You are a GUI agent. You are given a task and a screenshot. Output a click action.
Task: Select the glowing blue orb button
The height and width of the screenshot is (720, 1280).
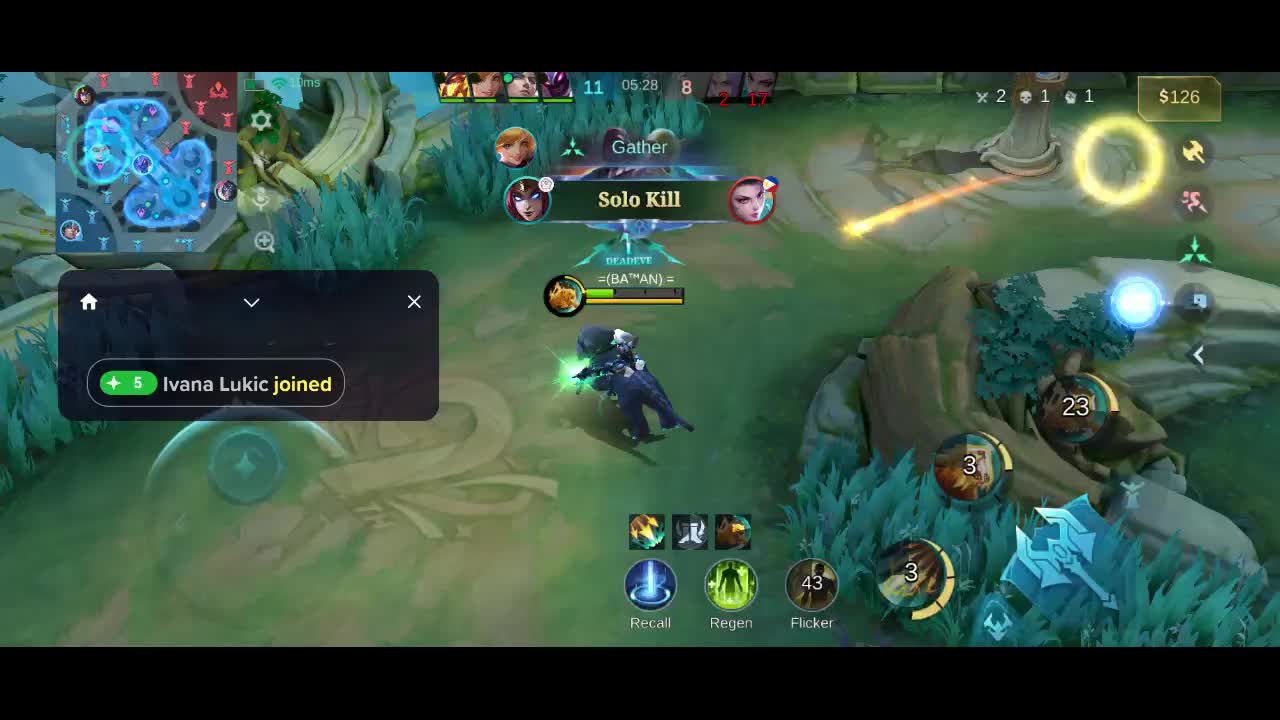pos(1136,303)
